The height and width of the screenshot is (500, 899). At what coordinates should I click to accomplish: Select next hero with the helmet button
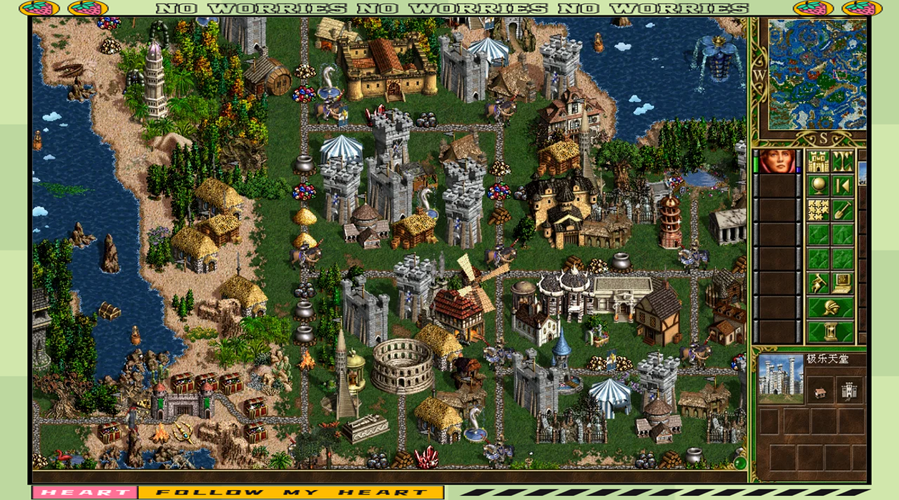click(x=831, y=307)
